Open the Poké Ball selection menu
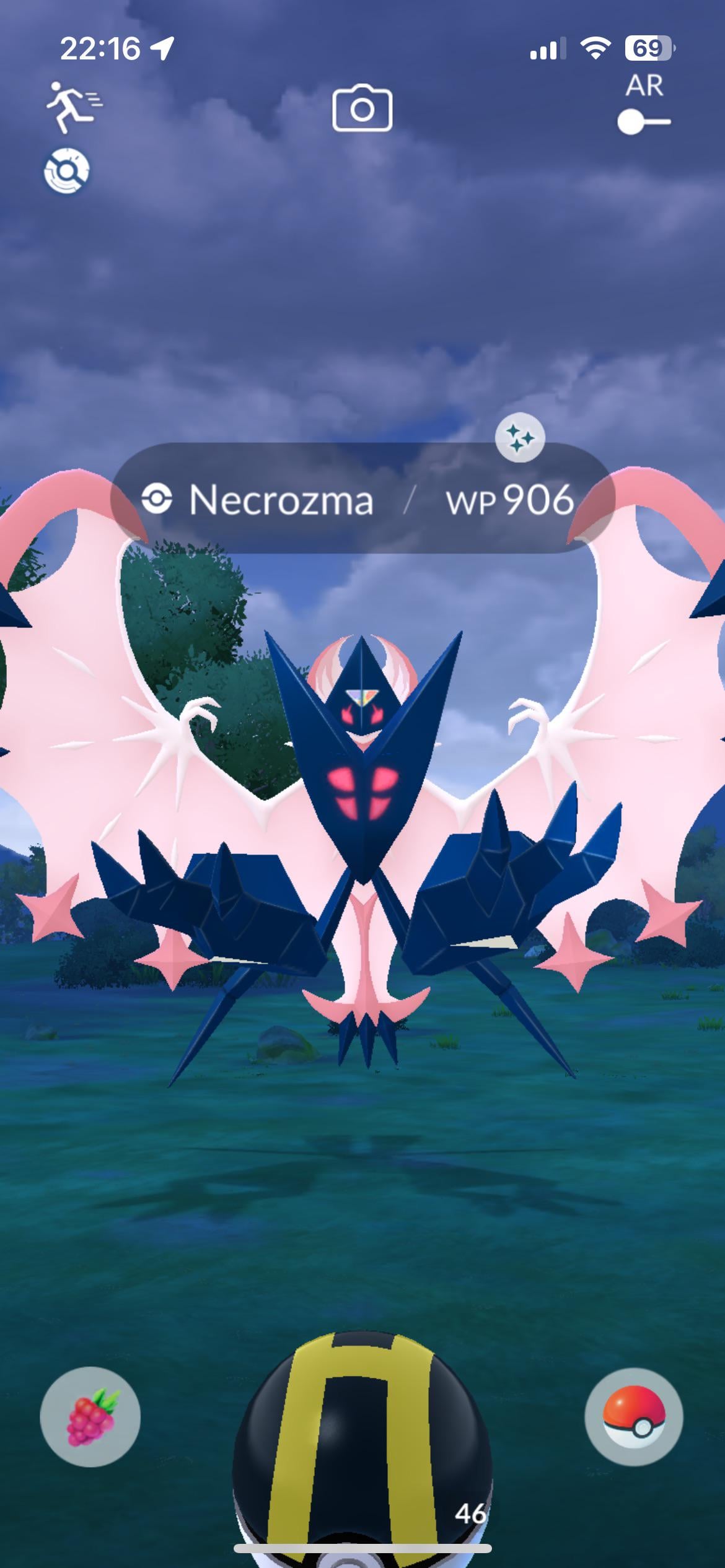This screenshot has width=725, height=1568. (633, 1417)
